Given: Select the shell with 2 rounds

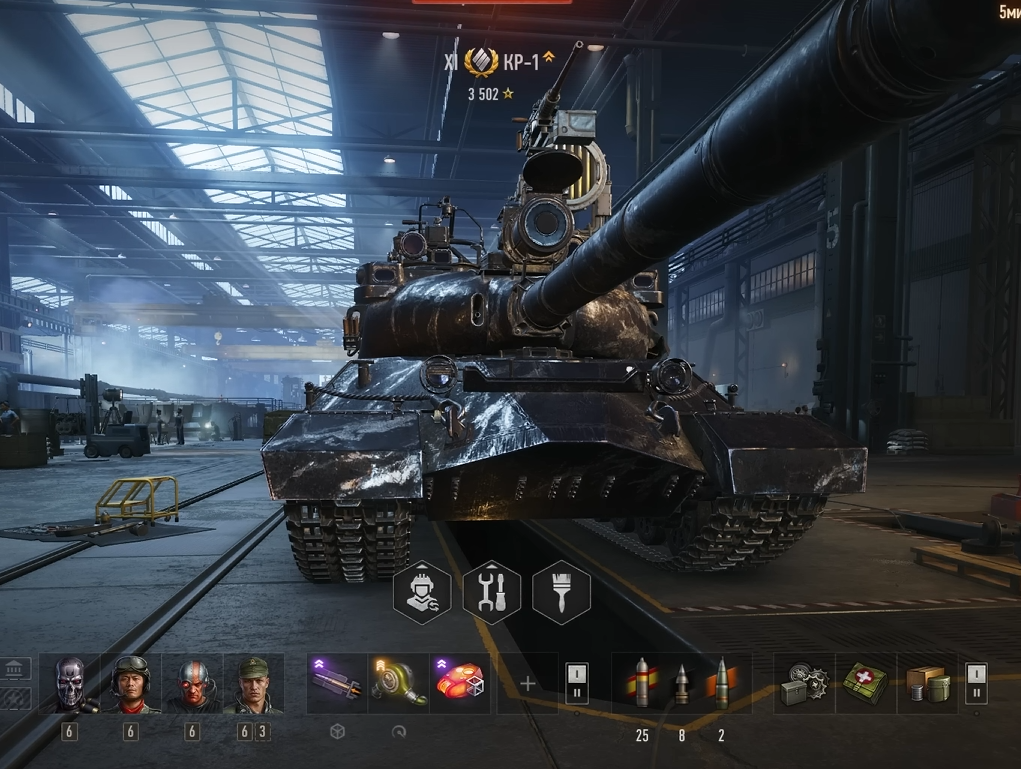Looking at the screenshot, I should click(x=721, y=684).
